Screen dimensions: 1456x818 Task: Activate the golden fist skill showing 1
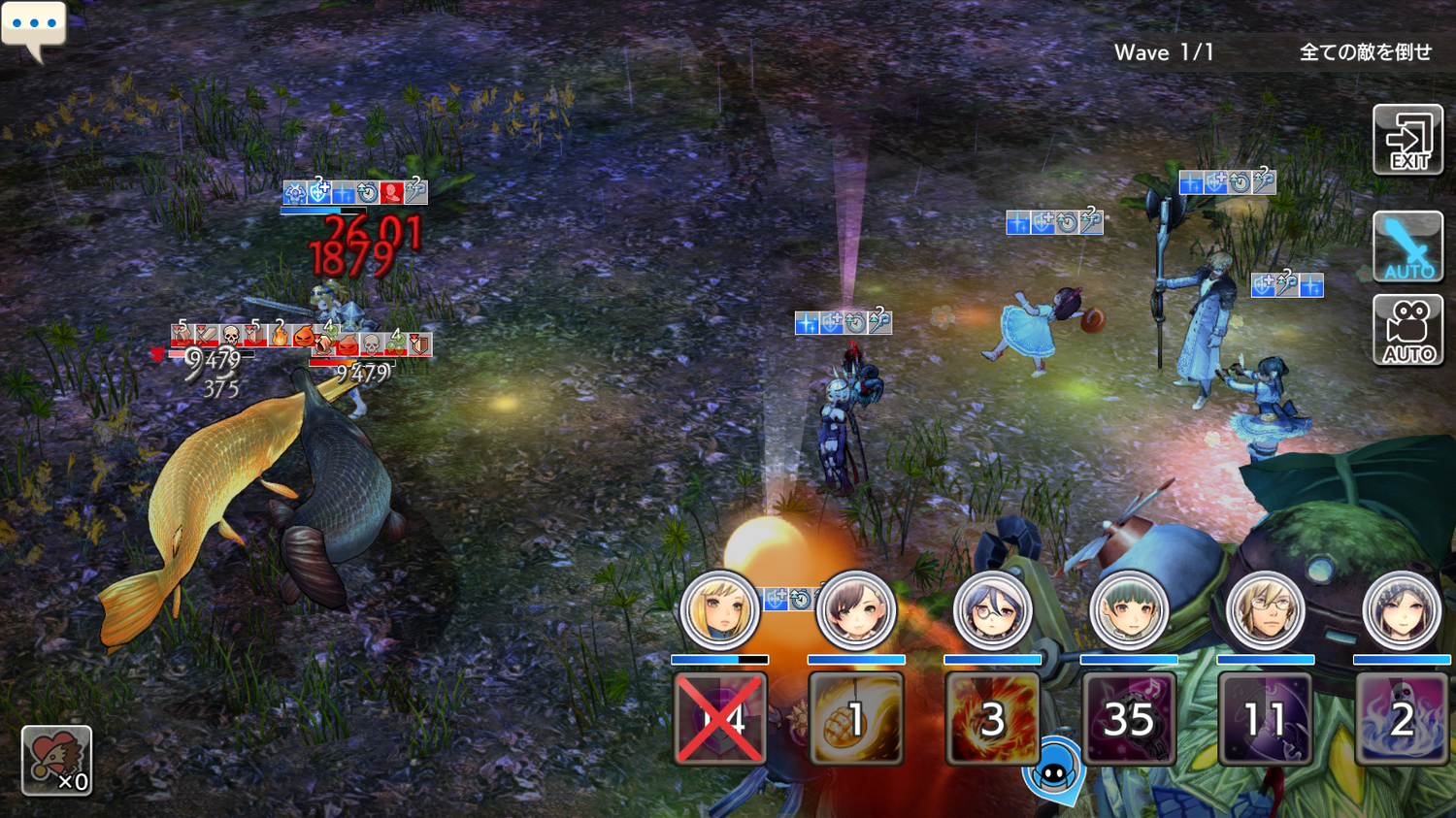pyautogui.click(x=856, y=719)
